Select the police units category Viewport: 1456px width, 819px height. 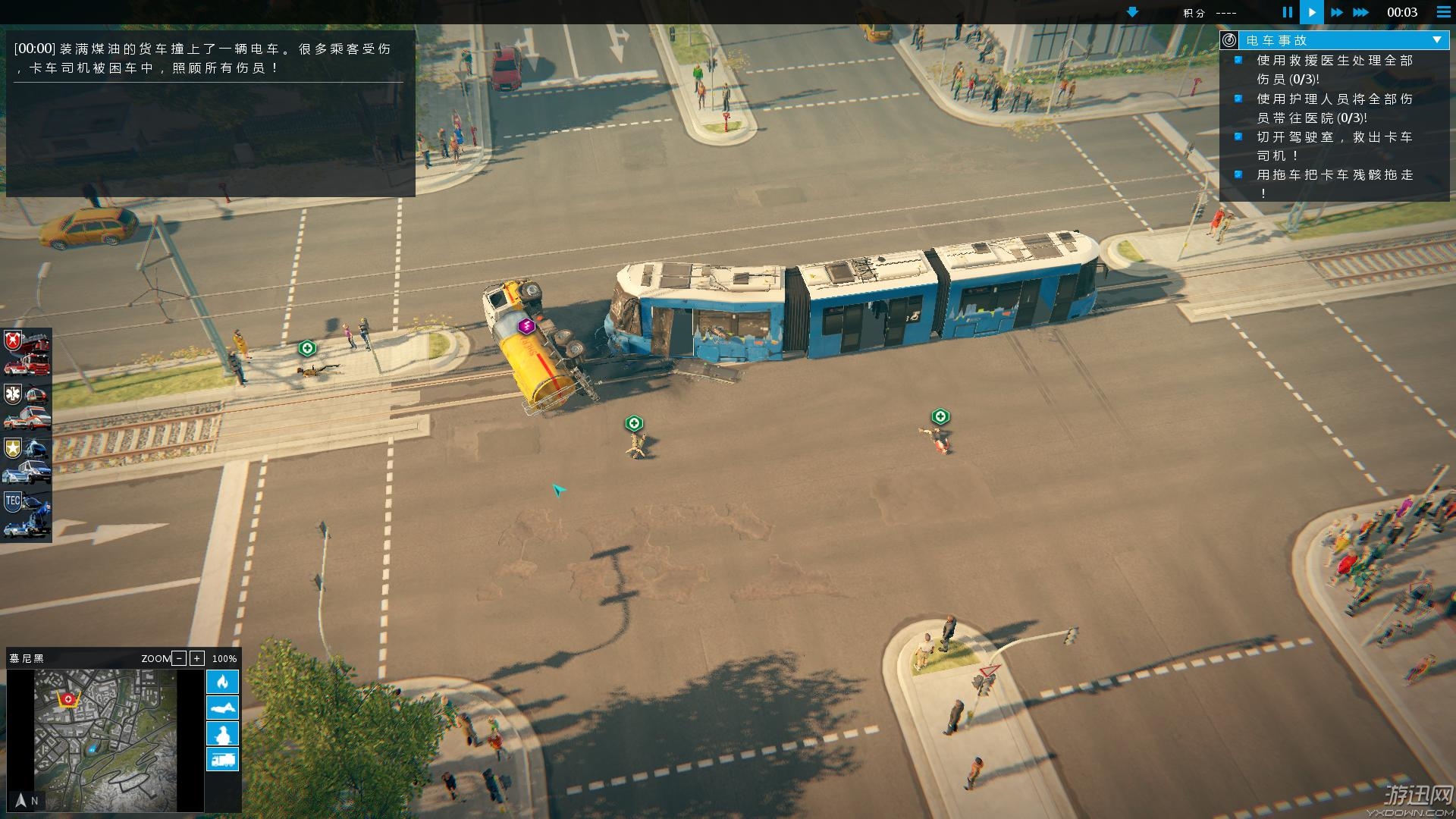pyautogui.click(x=27, y=460)
